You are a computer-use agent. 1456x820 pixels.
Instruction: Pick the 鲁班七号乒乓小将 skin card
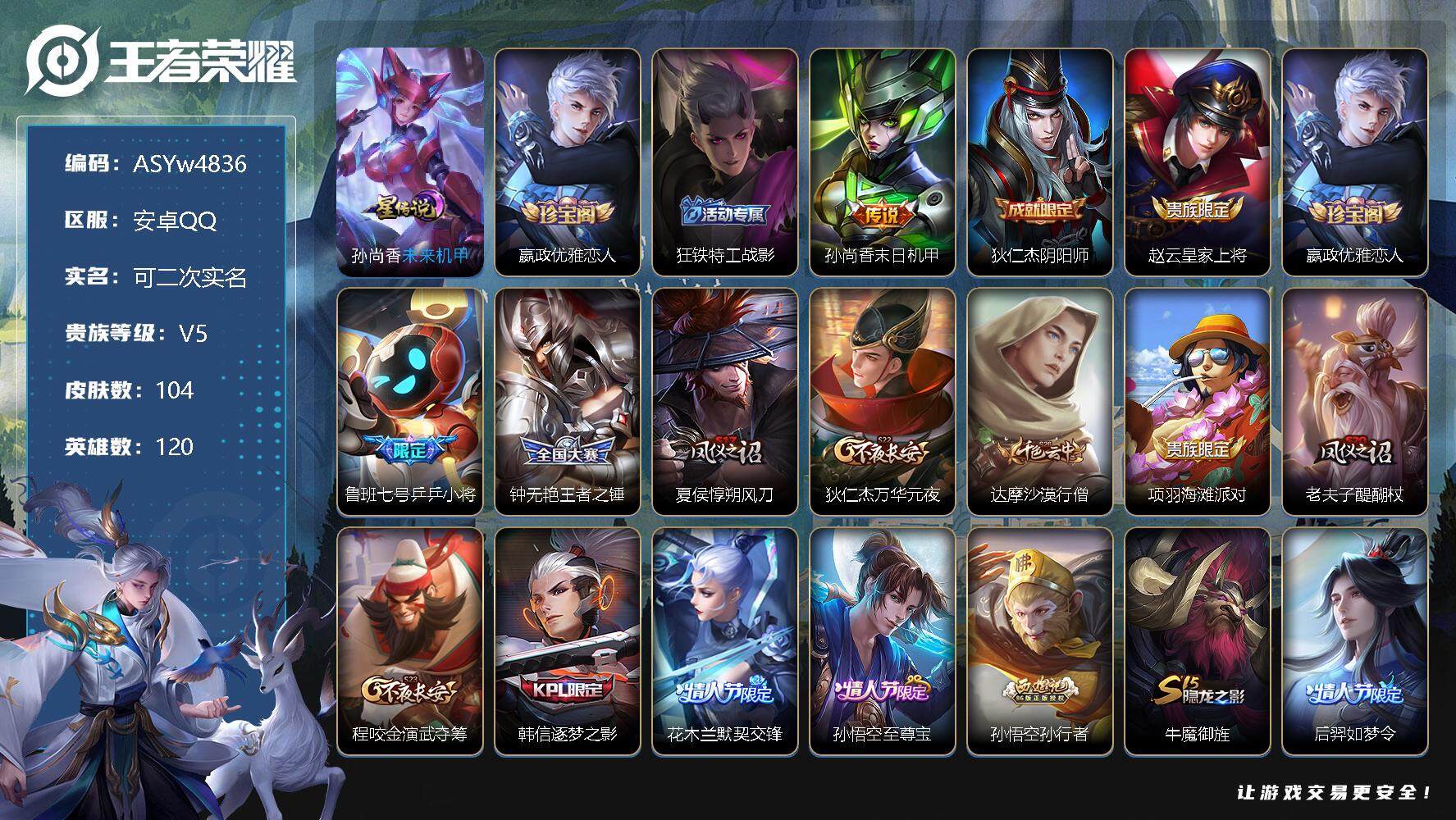coord(410,401)
